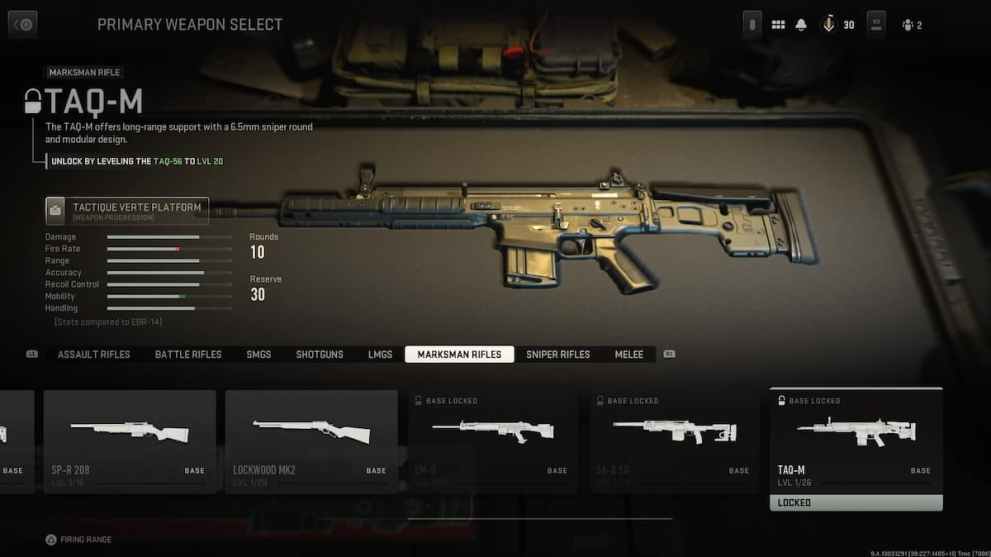Open the notifications bell icon
This screenshot has height=557, width=991.
click(x=801, y=25)
